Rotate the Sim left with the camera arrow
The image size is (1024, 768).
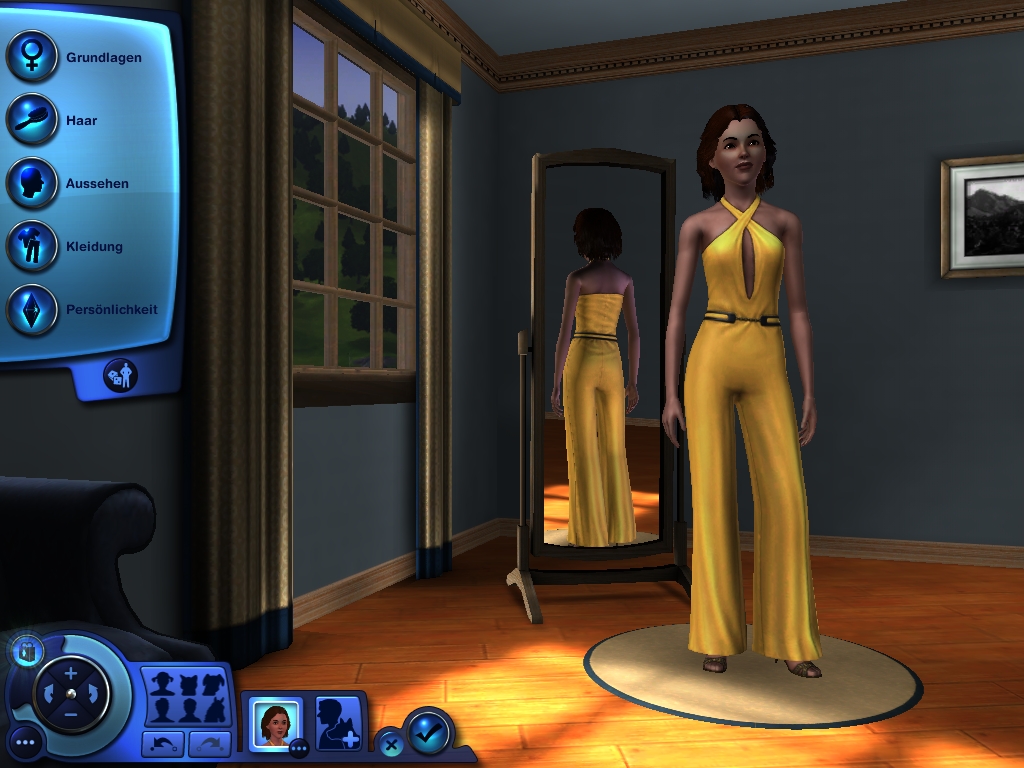[x=47, y=694]
